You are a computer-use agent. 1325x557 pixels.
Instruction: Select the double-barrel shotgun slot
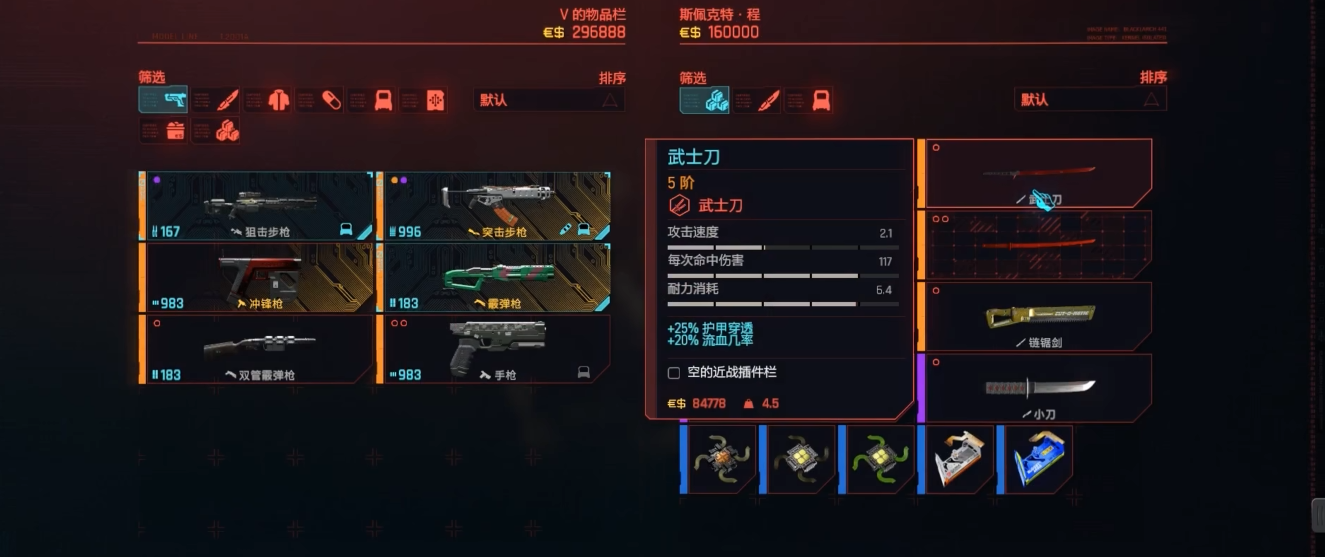259,349
